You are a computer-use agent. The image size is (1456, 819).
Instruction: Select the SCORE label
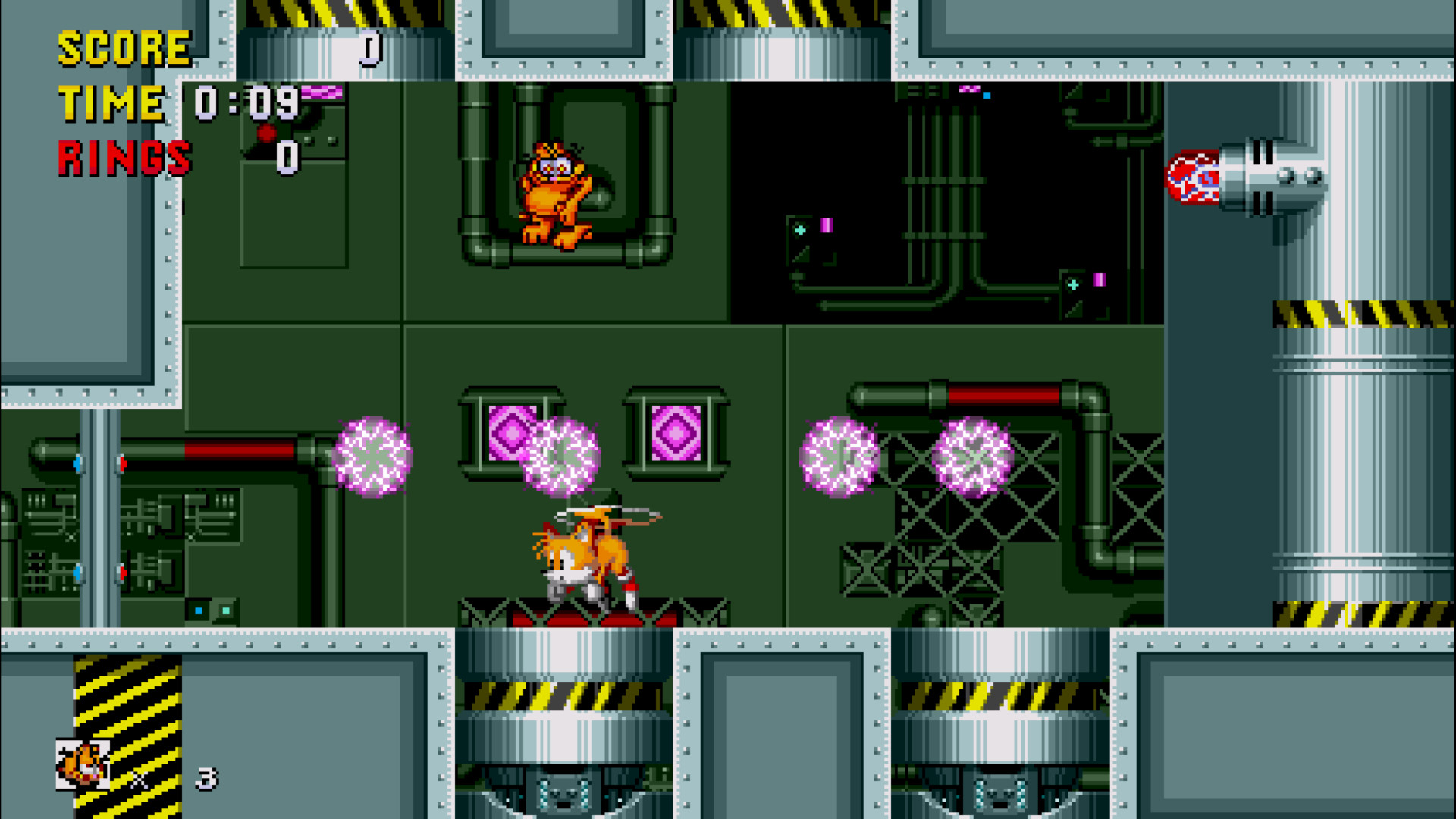click(x=125, y=48)
